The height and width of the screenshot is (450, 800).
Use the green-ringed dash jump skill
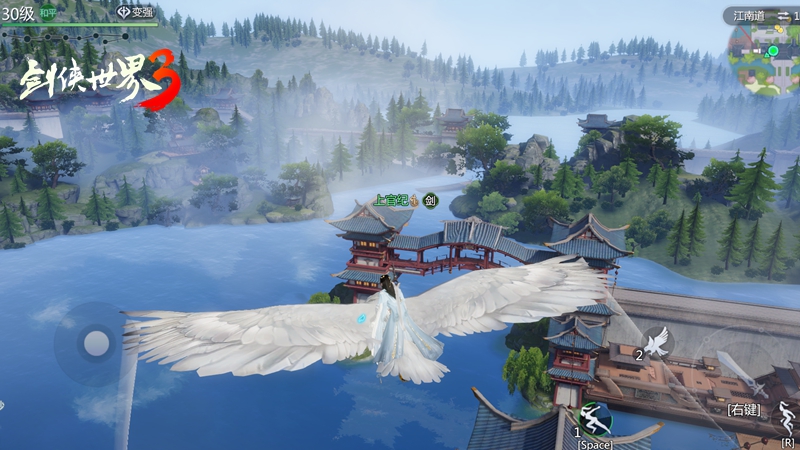(x=594, y=416)
